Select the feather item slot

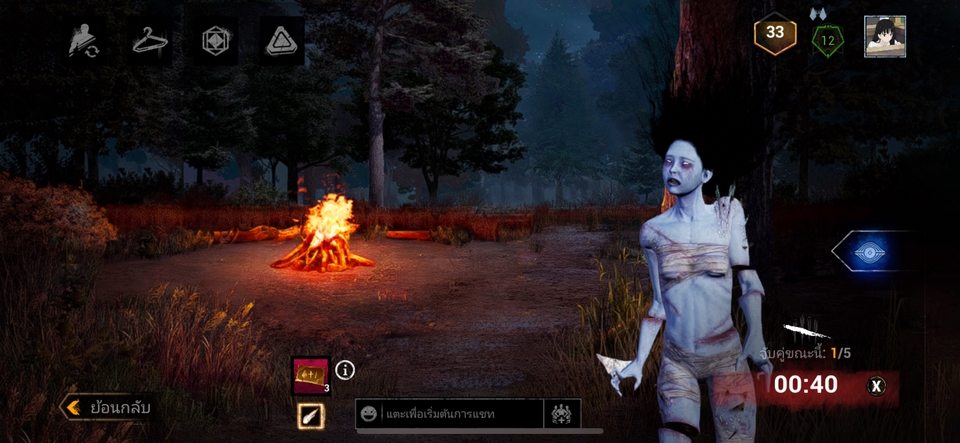[310, 416]
